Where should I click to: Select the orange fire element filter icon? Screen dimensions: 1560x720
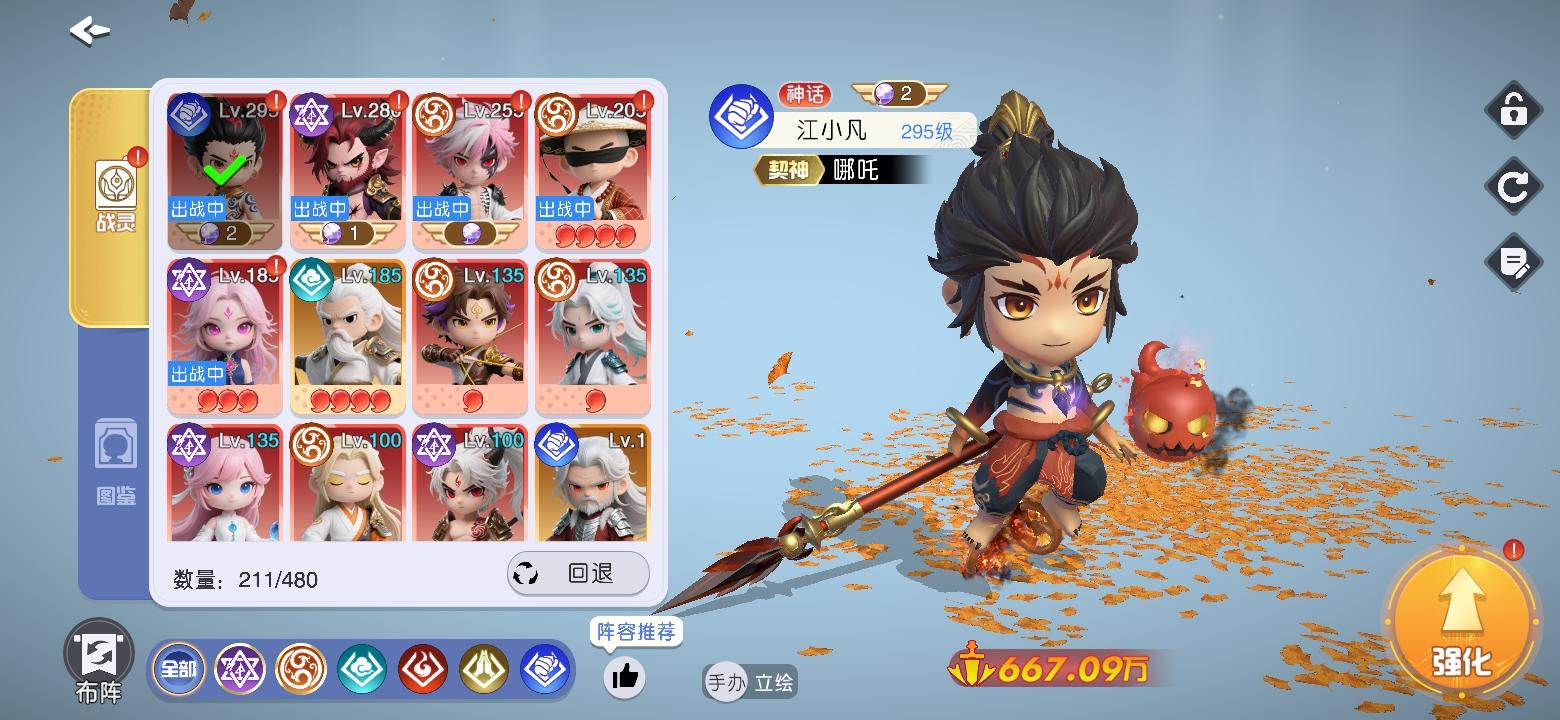(x=302, y=669)
